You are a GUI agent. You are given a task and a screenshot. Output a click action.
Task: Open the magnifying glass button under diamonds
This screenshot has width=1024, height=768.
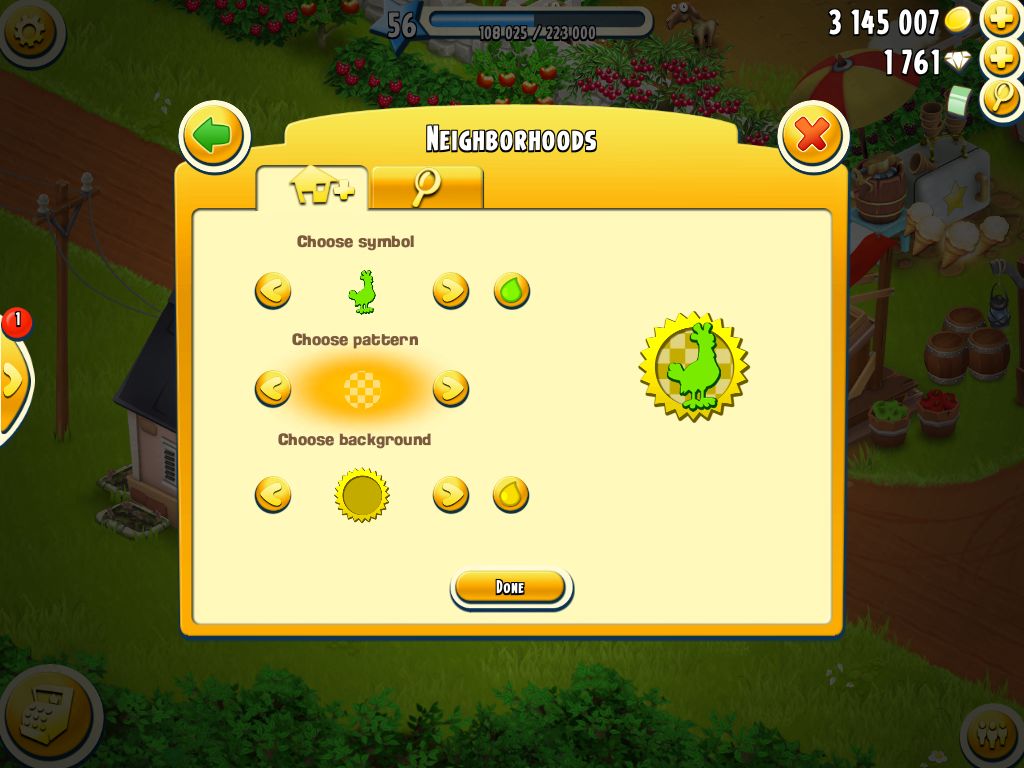pos(1001,99)
